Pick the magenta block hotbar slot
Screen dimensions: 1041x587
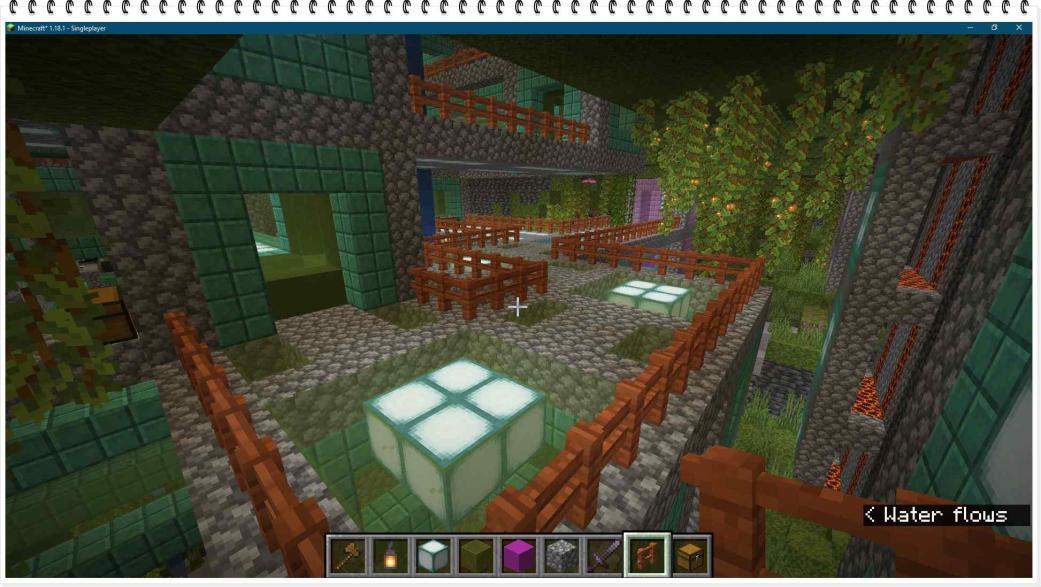click(x=518, y=555)
